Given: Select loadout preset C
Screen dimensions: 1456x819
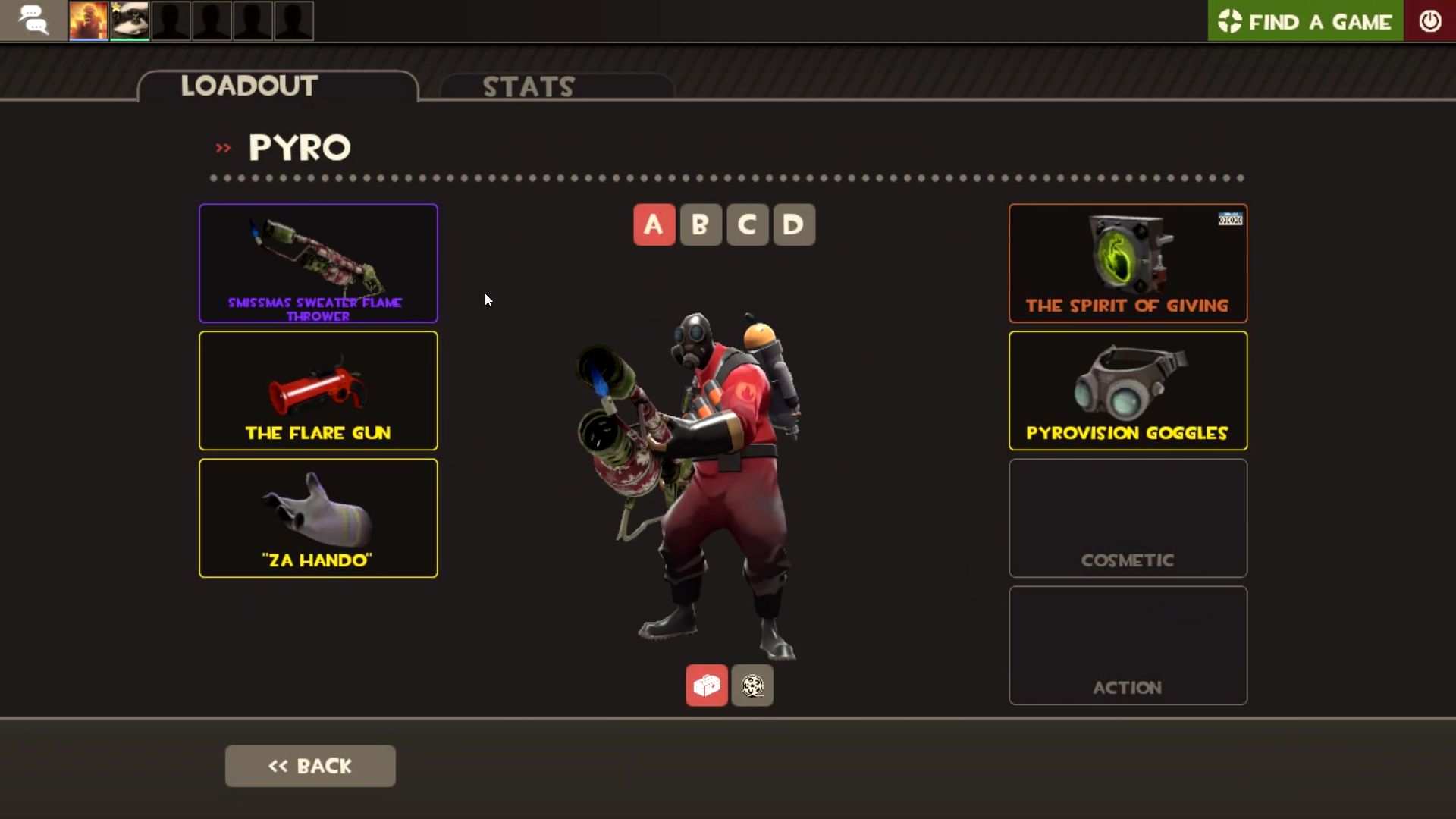Looking at the screenshot, I should click(747, 224).
